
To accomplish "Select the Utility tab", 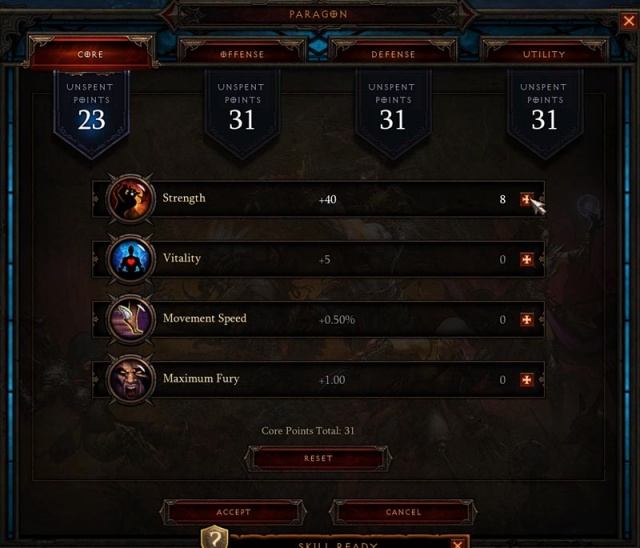I will (544, 54).
